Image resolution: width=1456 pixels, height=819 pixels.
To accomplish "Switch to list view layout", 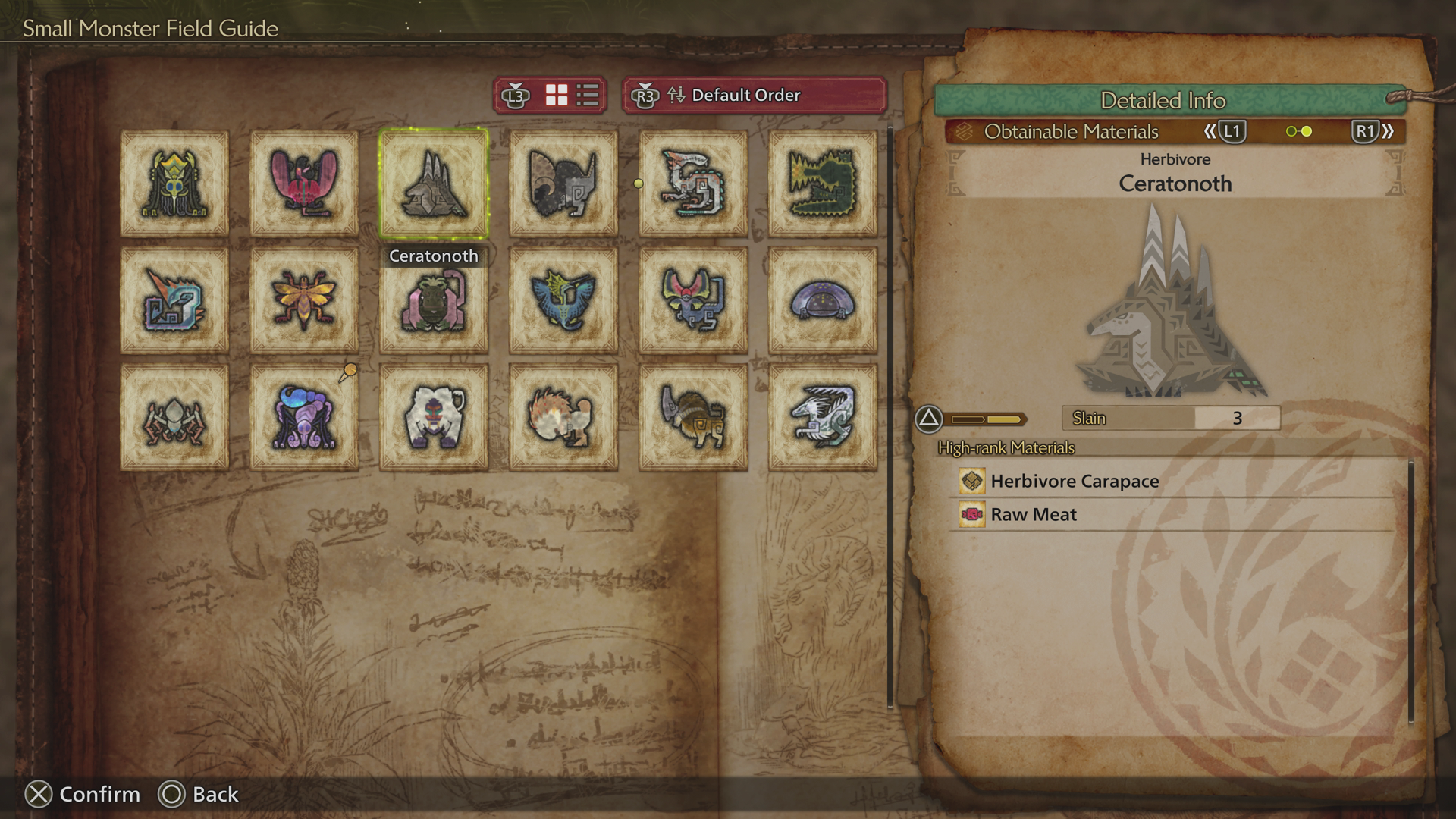I will click(x=585, y=96).
